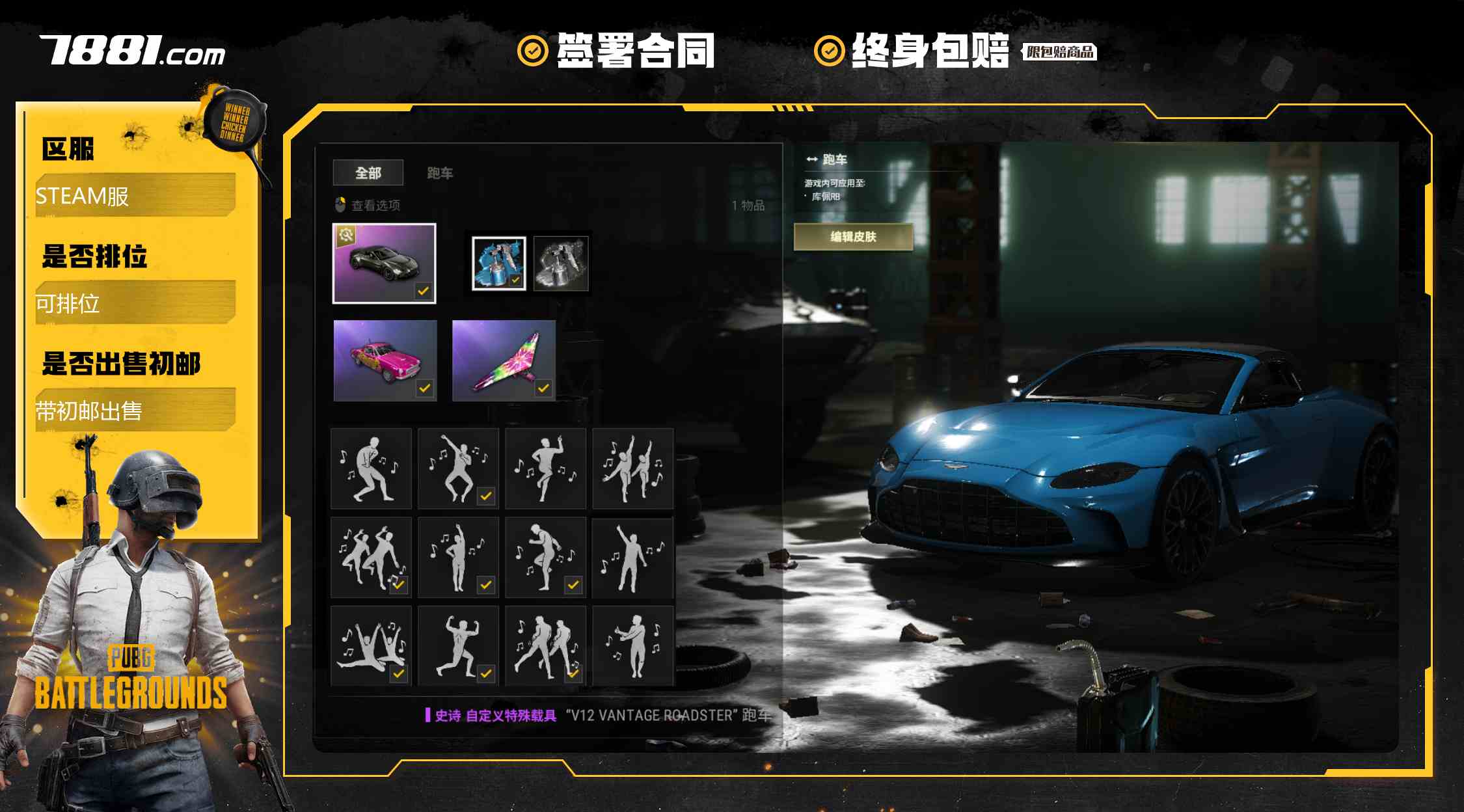Click the 7881.com logo
This screenshot has height=812, width=1464.
[x=133, y=51]
